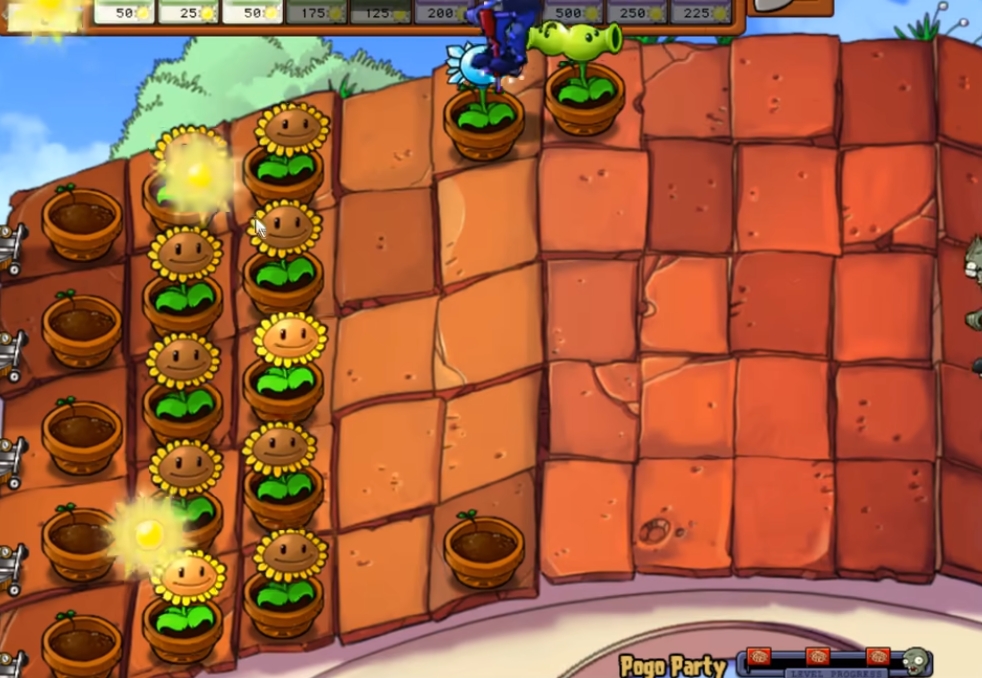Grab the shovel from its slot
Image resolution: width=982 pixels, height=678 pixels.
point(791,7)
